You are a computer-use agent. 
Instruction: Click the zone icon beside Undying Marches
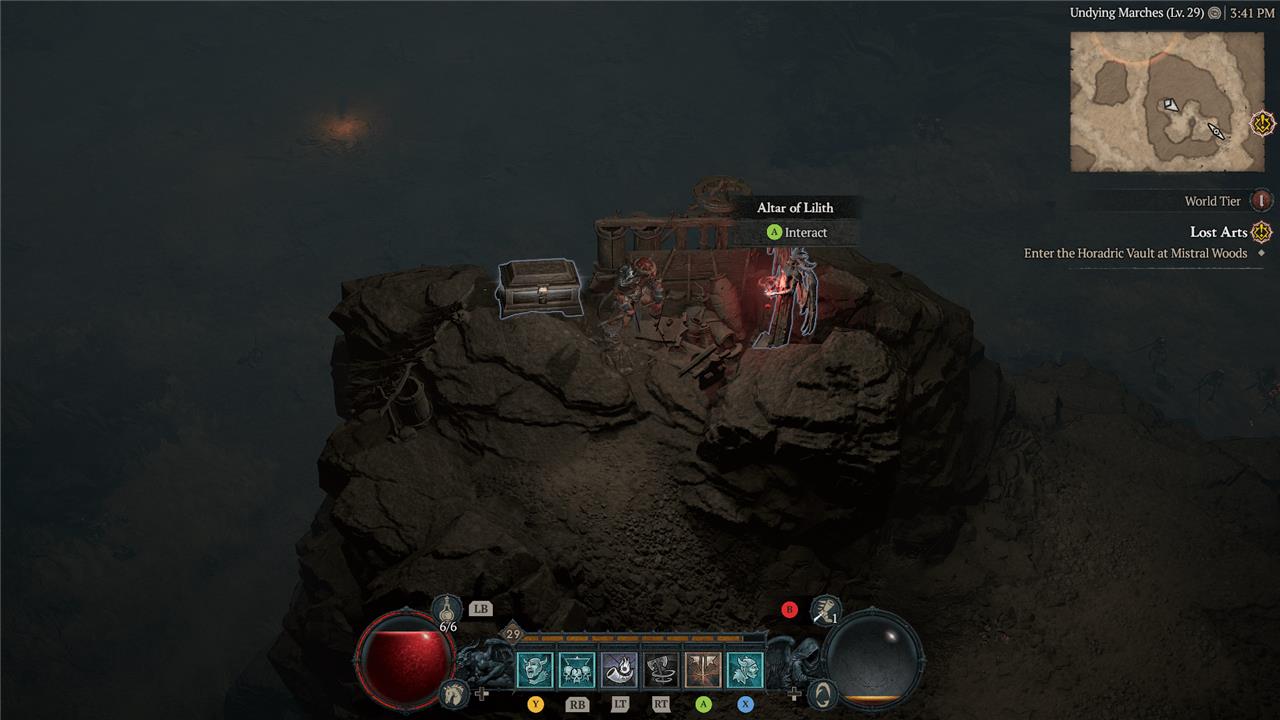(x=1214, y=13)
